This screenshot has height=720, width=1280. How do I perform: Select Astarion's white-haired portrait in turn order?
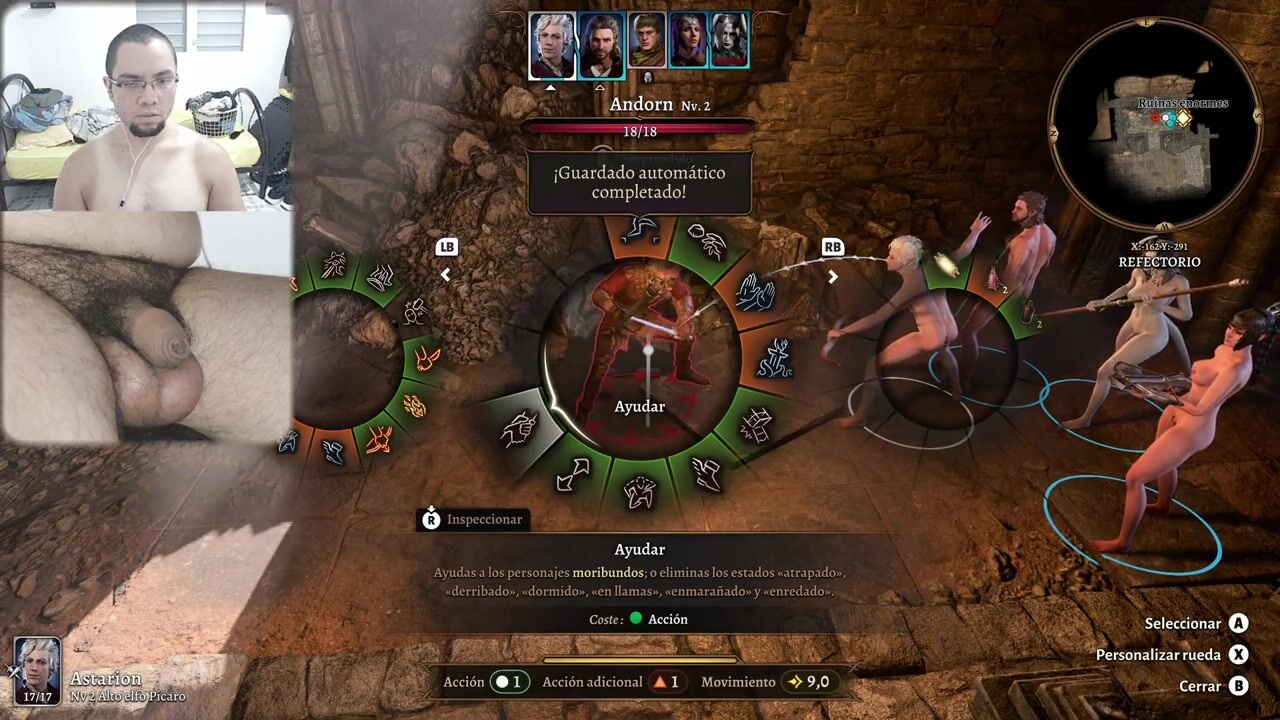(552, 44)
